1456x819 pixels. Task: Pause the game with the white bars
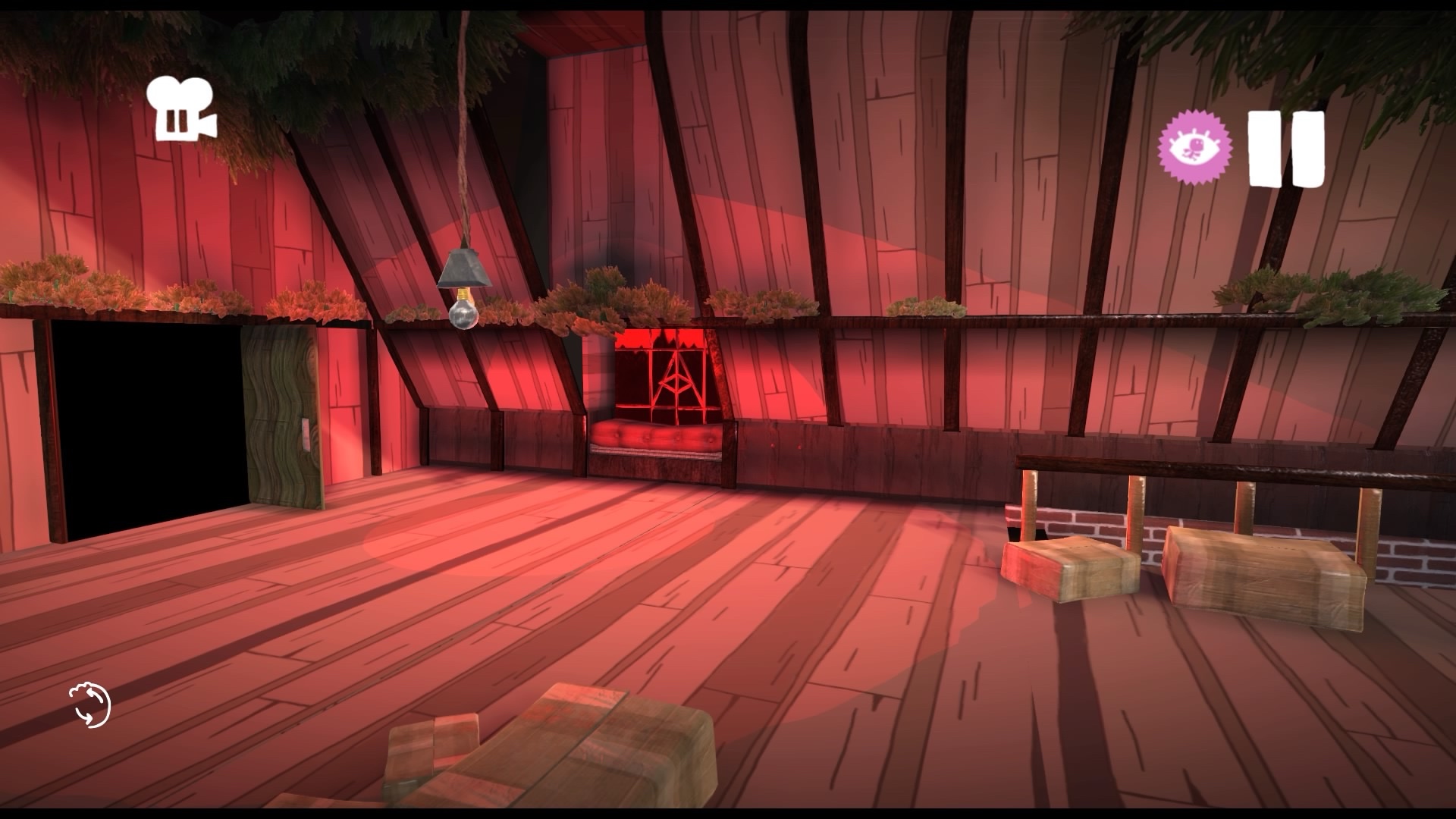pos(1286,149)
